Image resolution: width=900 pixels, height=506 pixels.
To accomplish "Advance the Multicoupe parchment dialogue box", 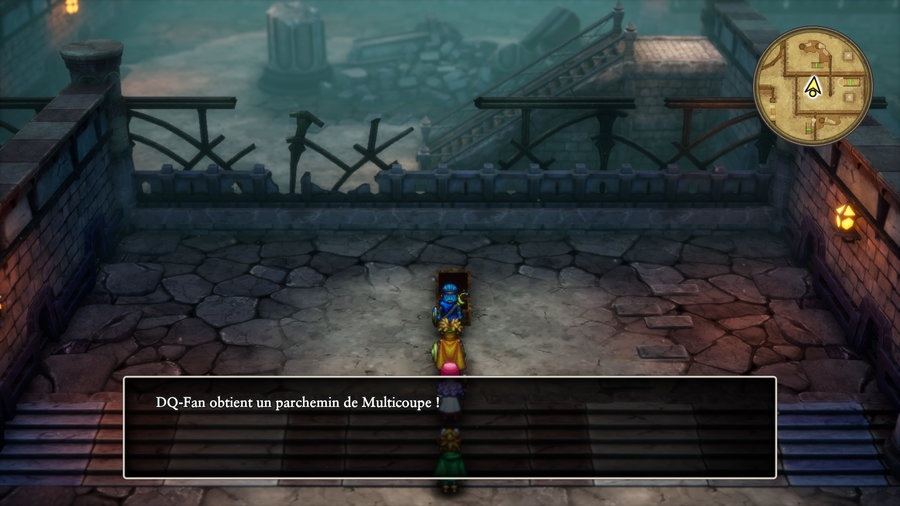I will pos(449,427).
